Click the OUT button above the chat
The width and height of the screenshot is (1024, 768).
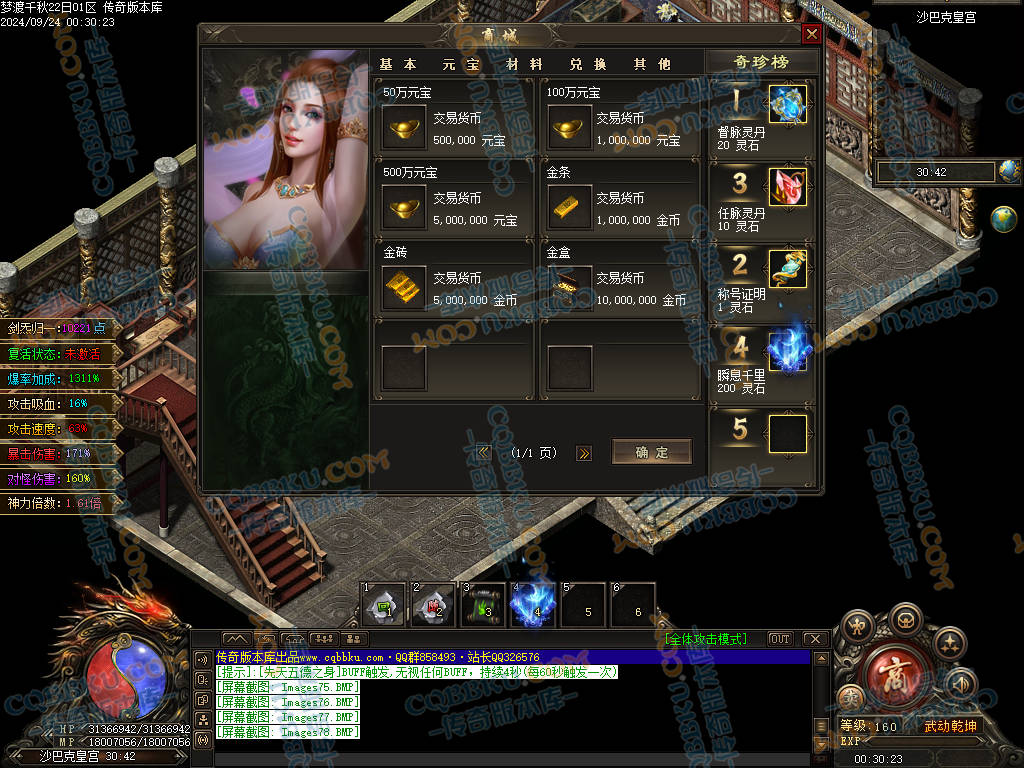click(780, 638)
